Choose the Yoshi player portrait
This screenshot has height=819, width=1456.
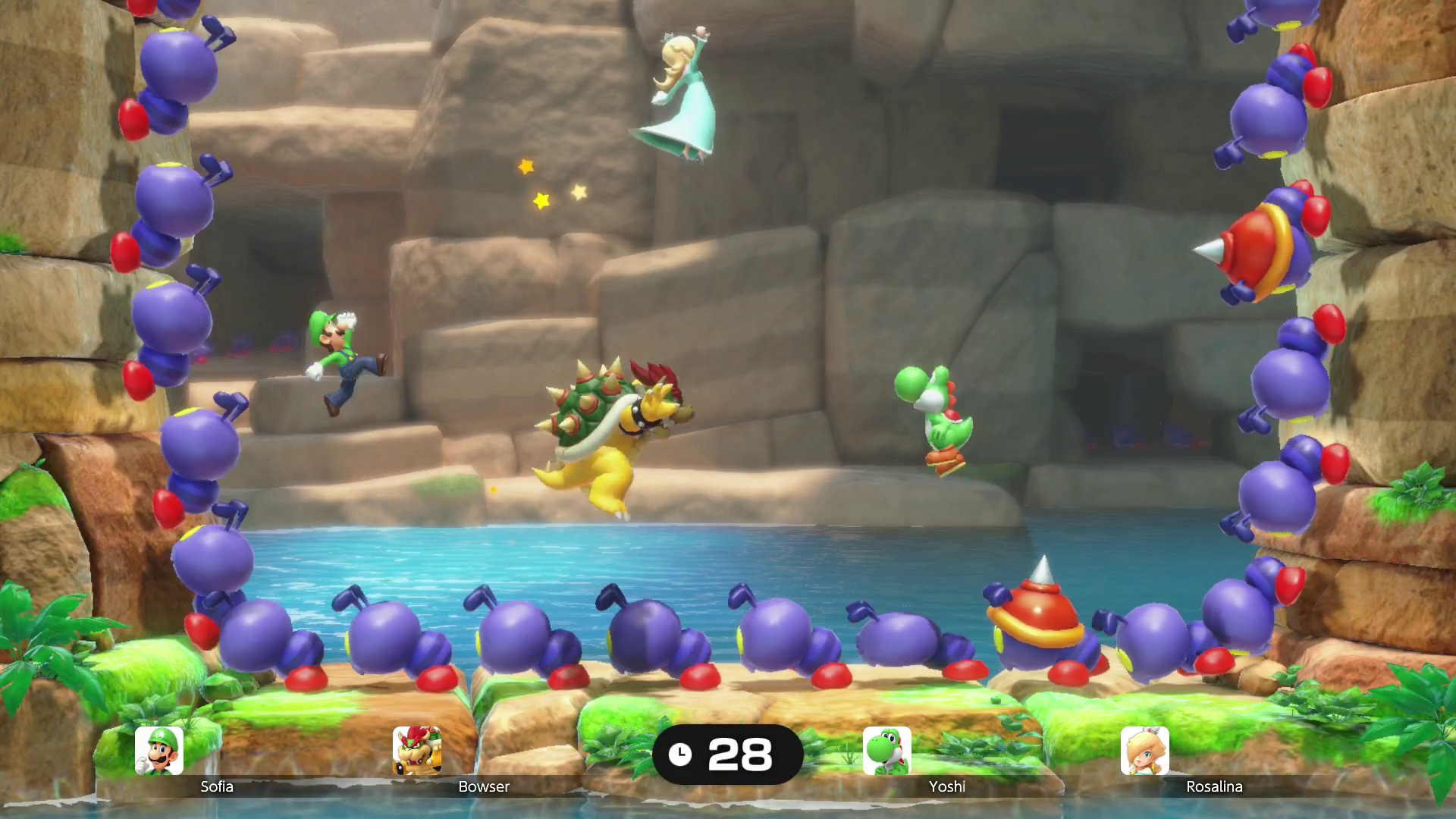pos(887,751)
